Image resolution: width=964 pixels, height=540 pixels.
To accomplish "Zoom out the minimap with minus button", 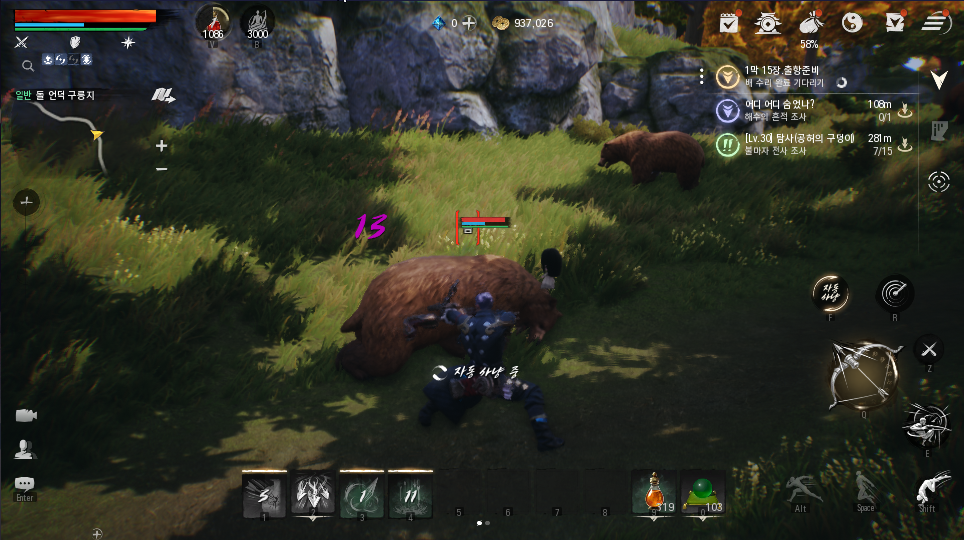I will [x=161, y=169].
